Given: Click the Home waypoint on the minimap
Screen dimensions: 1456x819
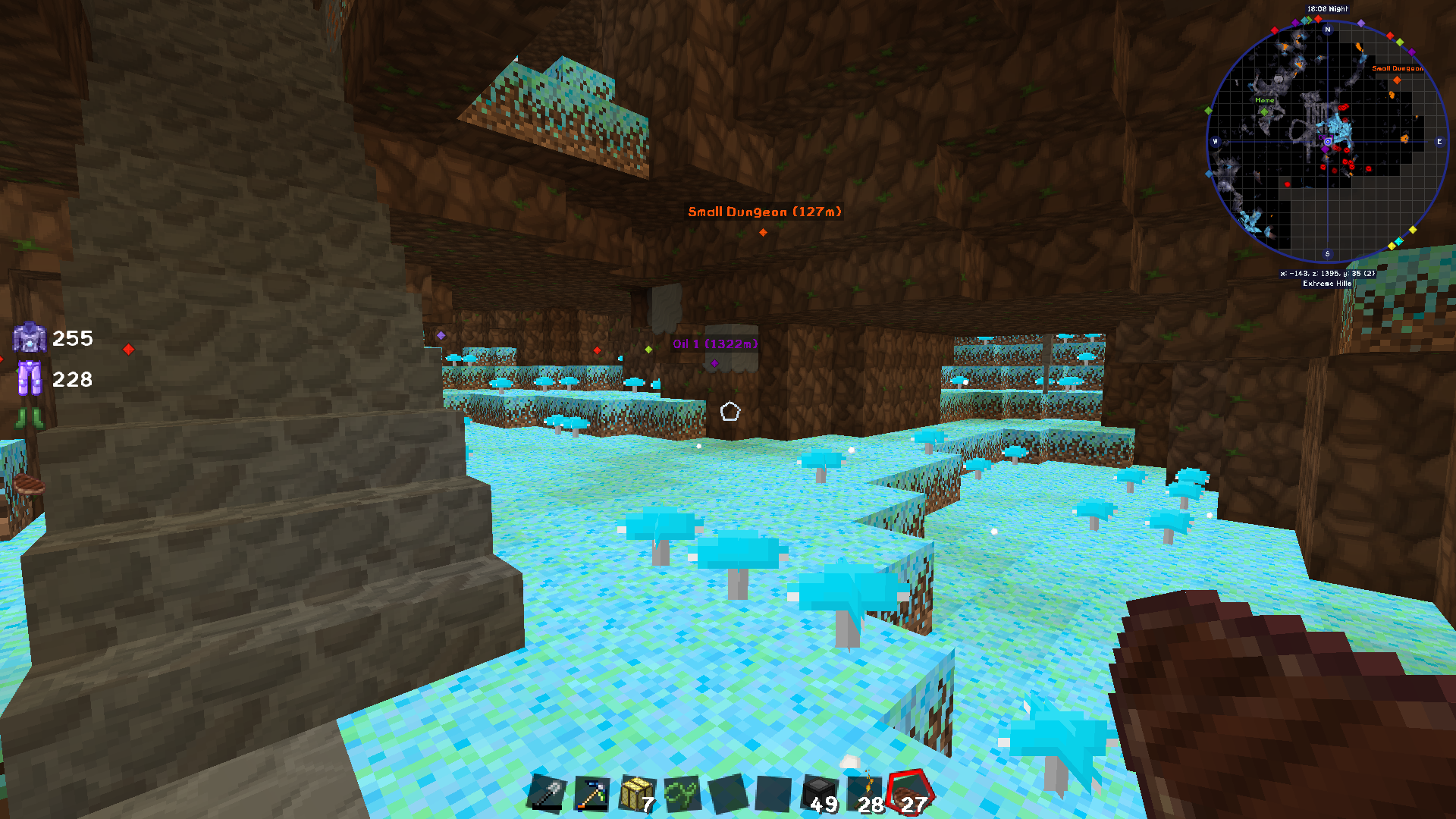Looking at the screenshot, I should [1265, 111].
